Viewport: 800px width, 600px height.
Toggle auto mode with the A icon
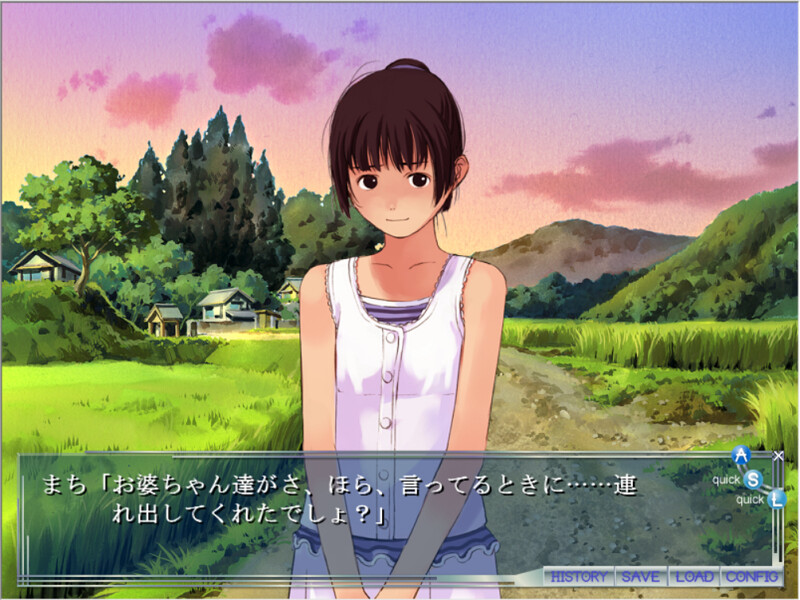pyautogui.click(x=741, y=456)
